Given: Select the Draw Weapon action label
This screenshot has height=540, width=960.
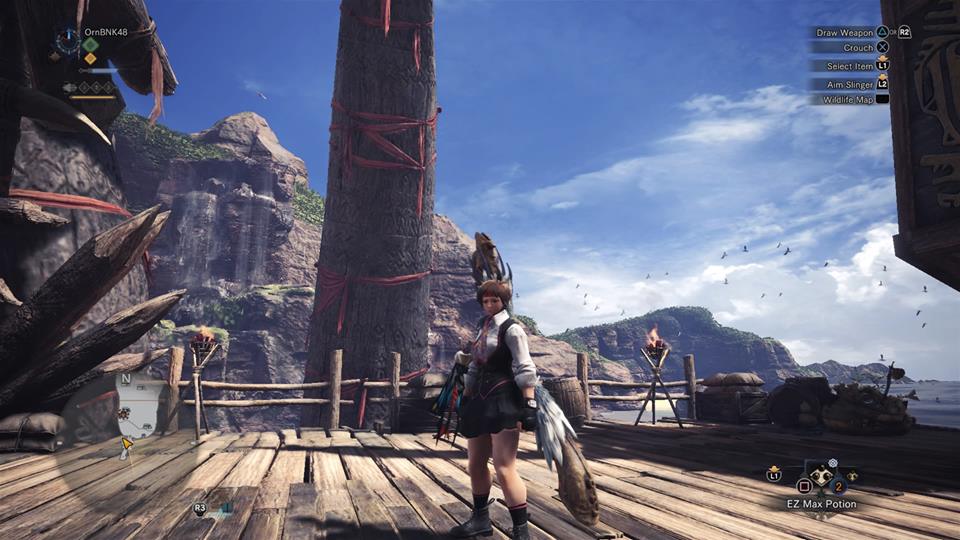Looking at the screenshot, I should tap(844, 32).
